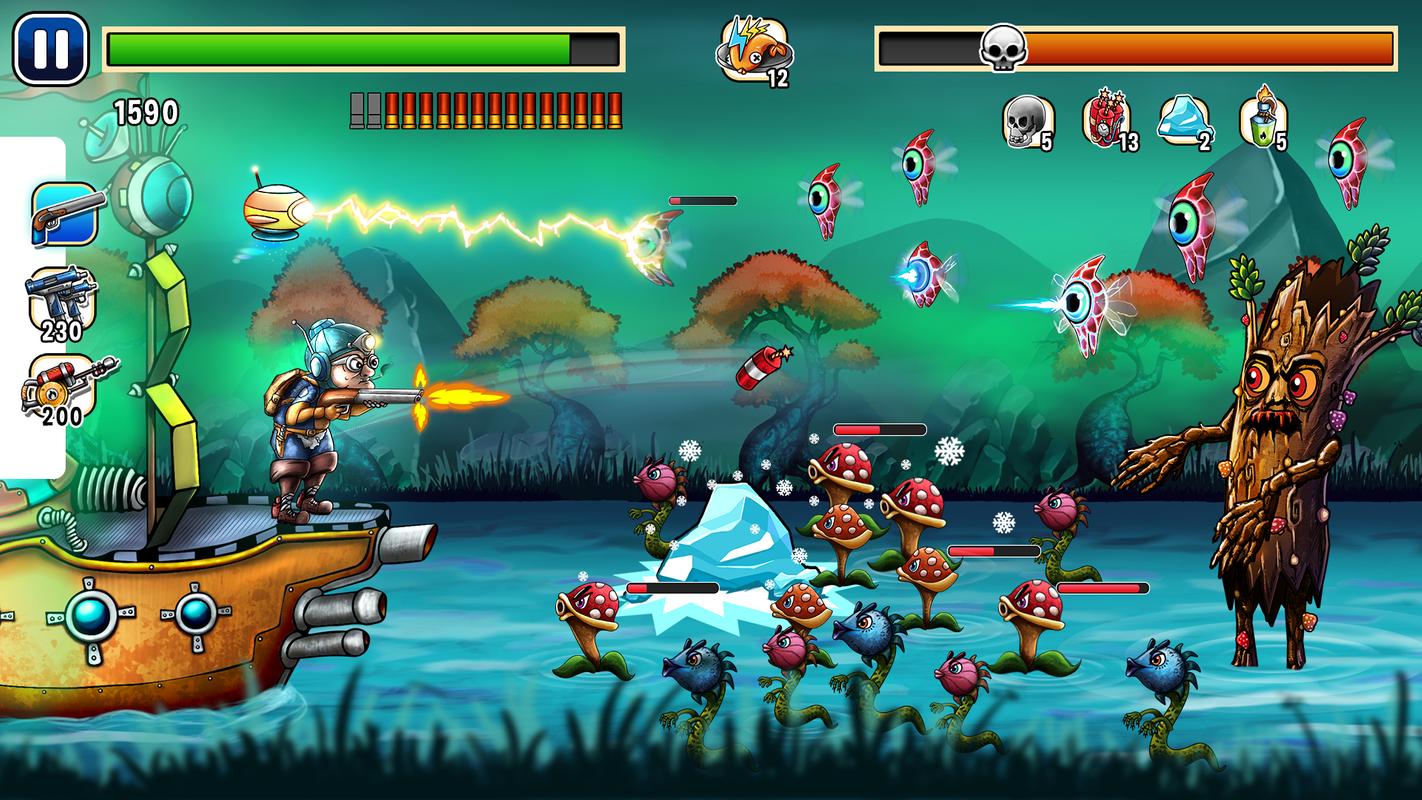Use the skull ability item

1026,123
